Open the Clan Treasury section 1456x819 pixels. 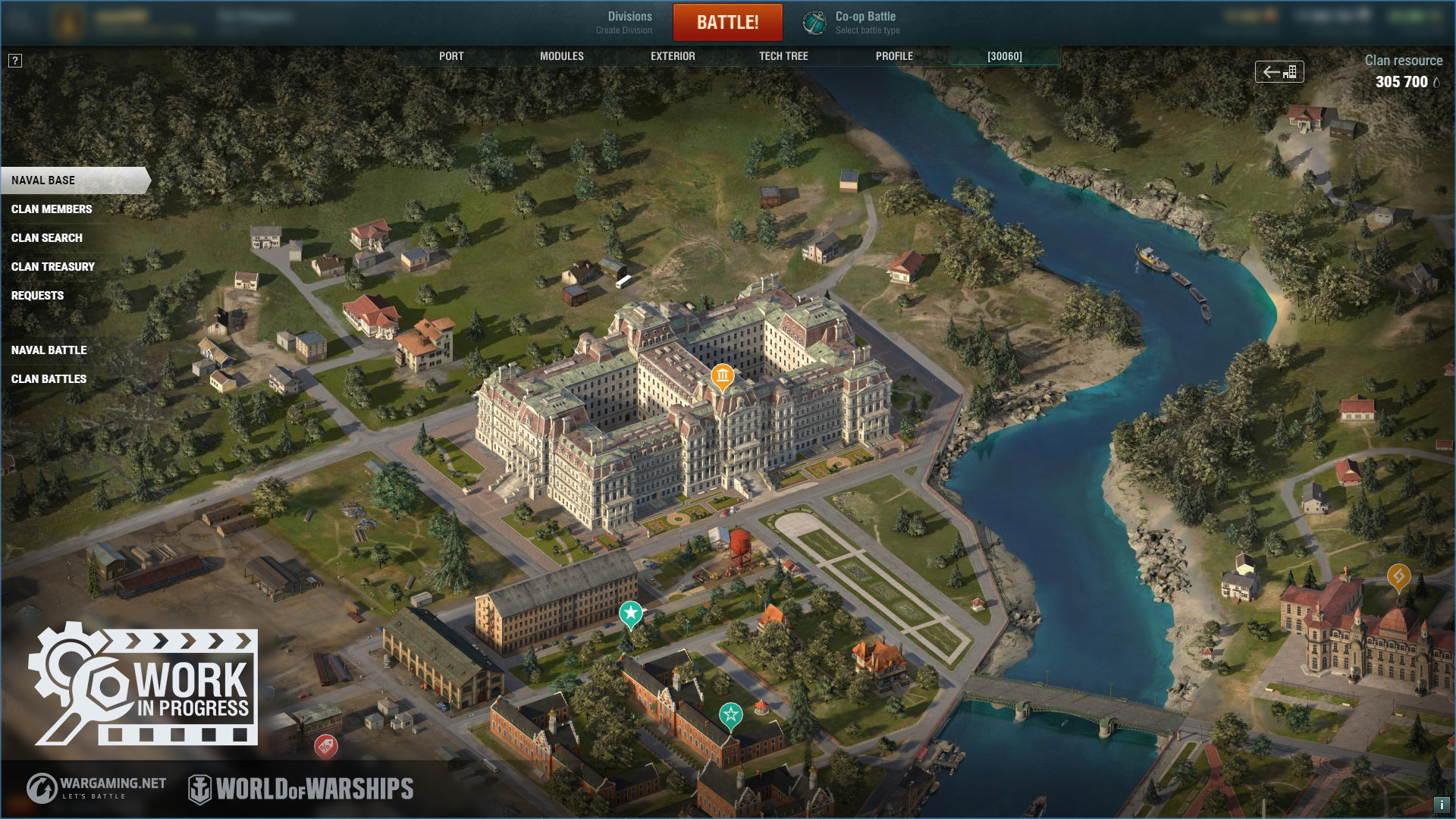[x=53, y=267]
